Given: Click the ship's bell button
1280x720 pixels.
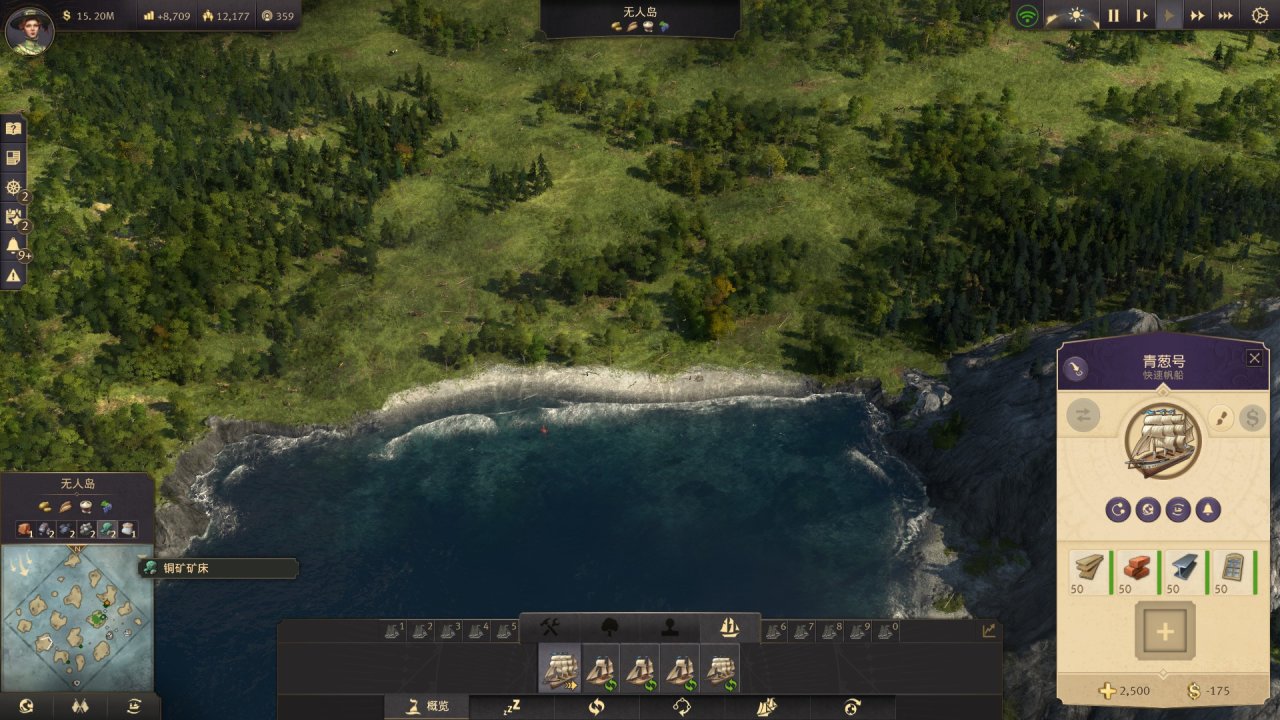Looking at the screenshot, I should [1208, 509].
